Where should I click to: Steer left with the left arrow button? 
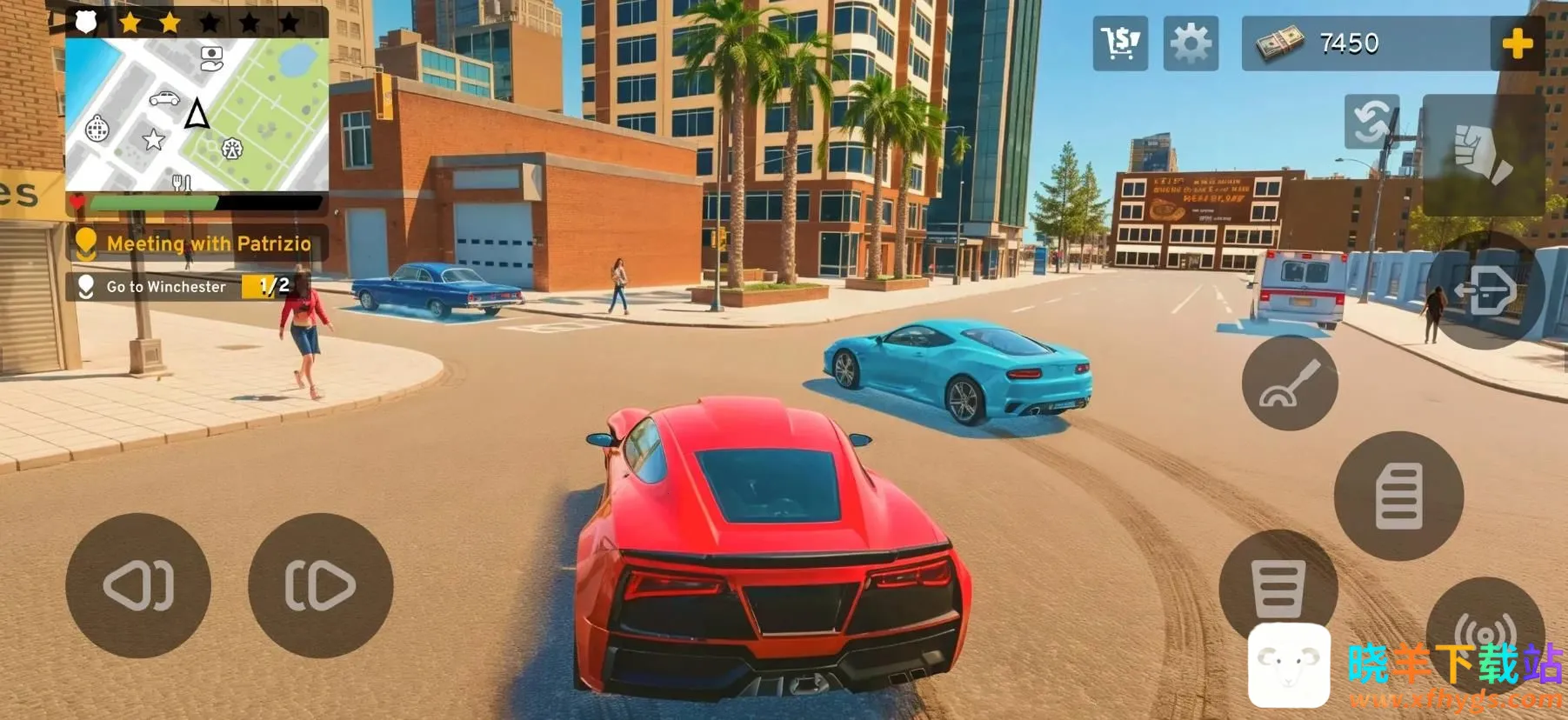[x=138, y=585]
